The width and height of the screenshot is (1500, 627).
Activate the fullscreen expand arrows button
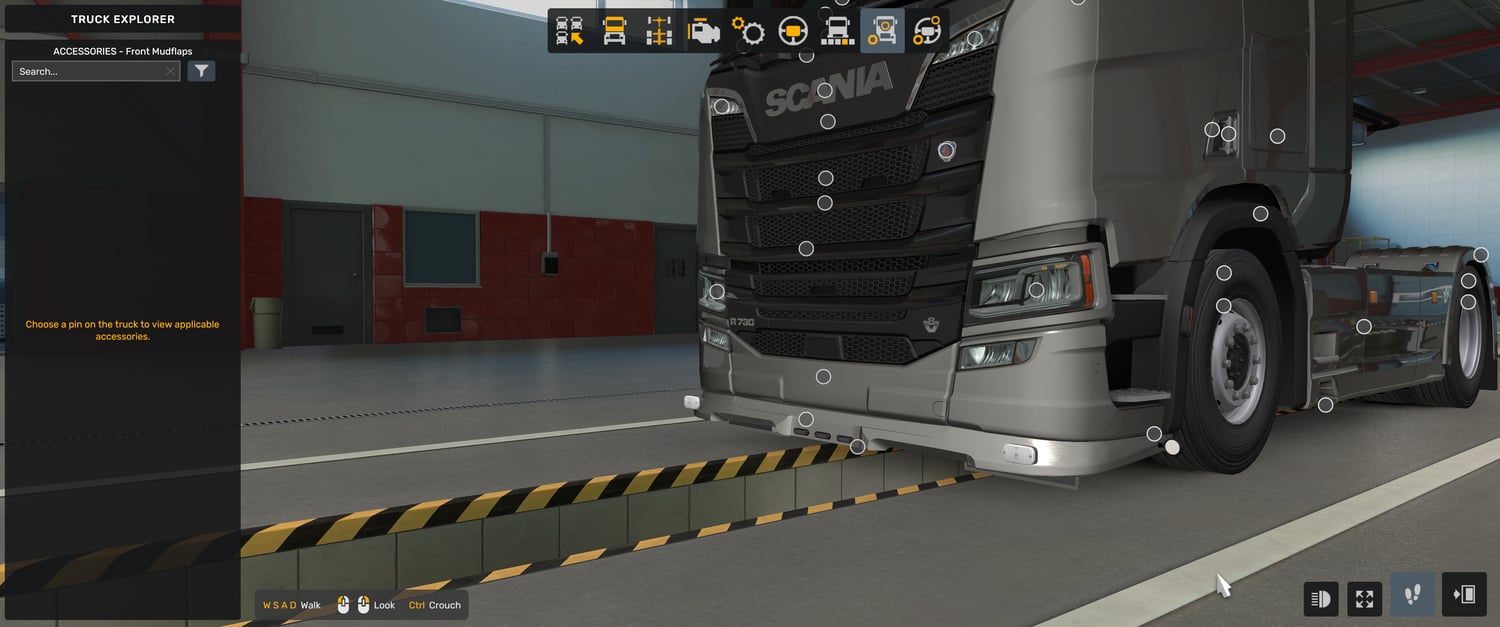point(1365,599)
